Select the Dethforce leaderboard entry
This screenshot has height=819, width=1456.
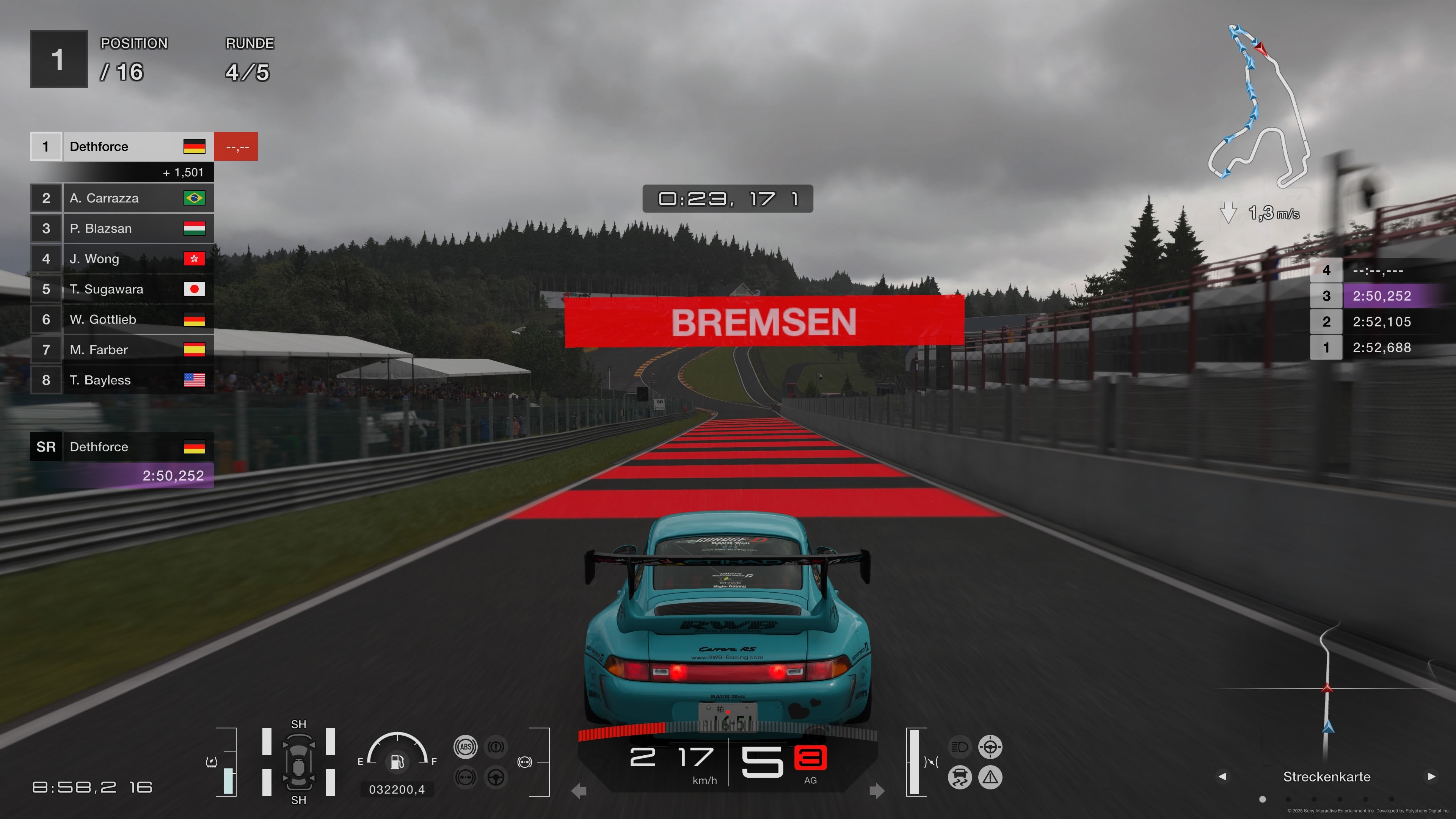point(121,146)
